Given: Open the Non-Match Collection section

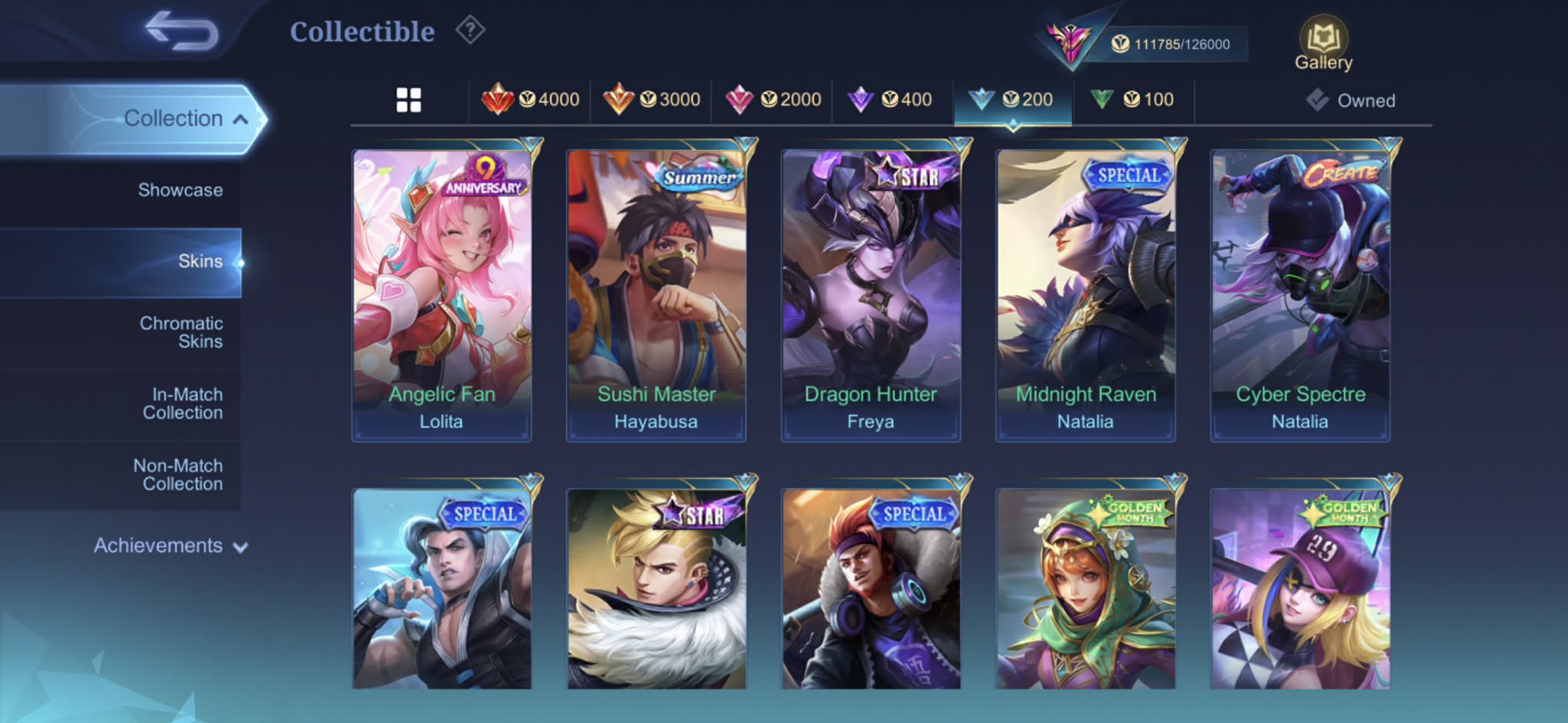Looking at the screenshot, I should (x=179, y=475).
